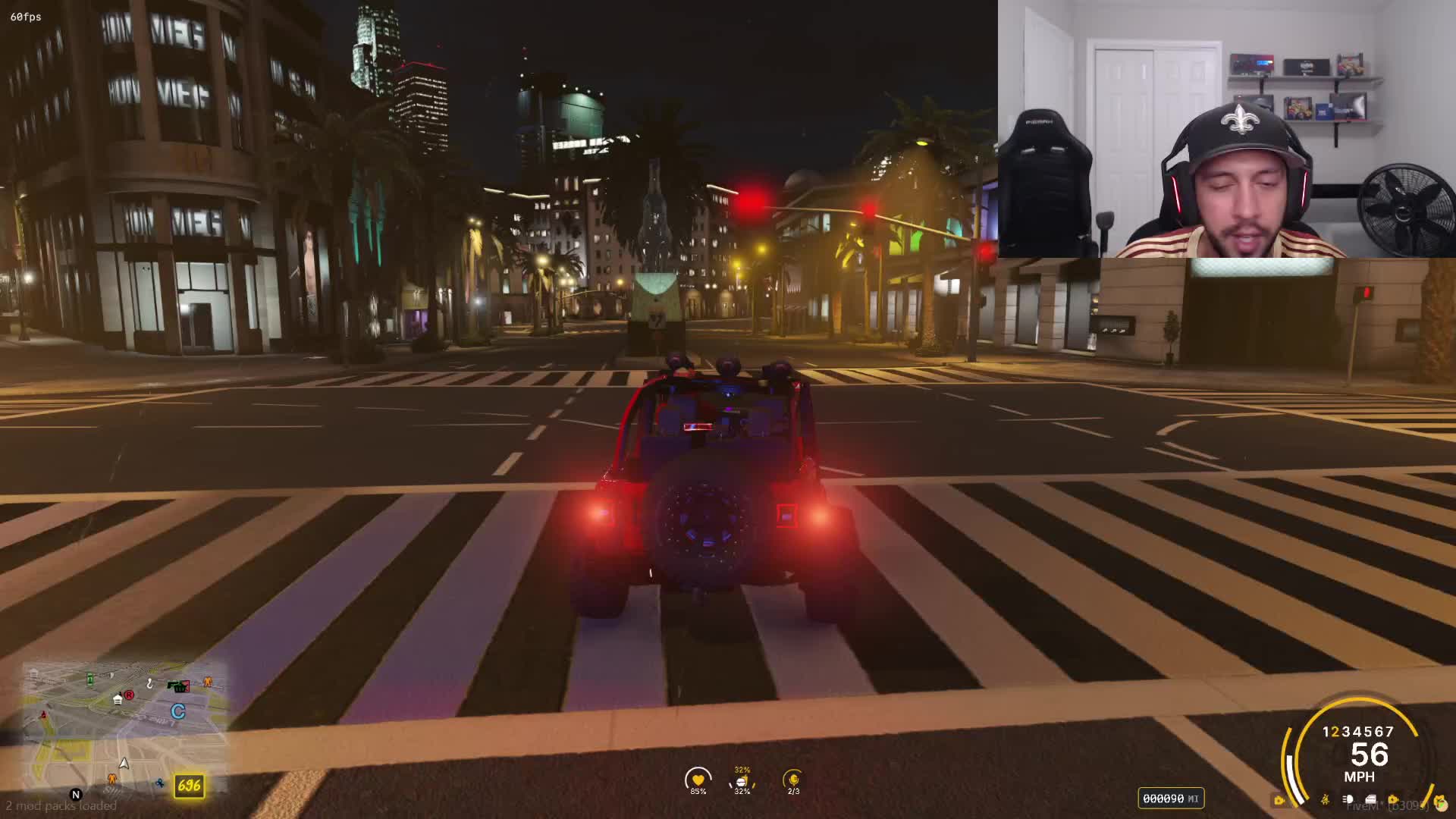
Task: Click the headlights indicator icon
Action: (x=1348, y=799)
